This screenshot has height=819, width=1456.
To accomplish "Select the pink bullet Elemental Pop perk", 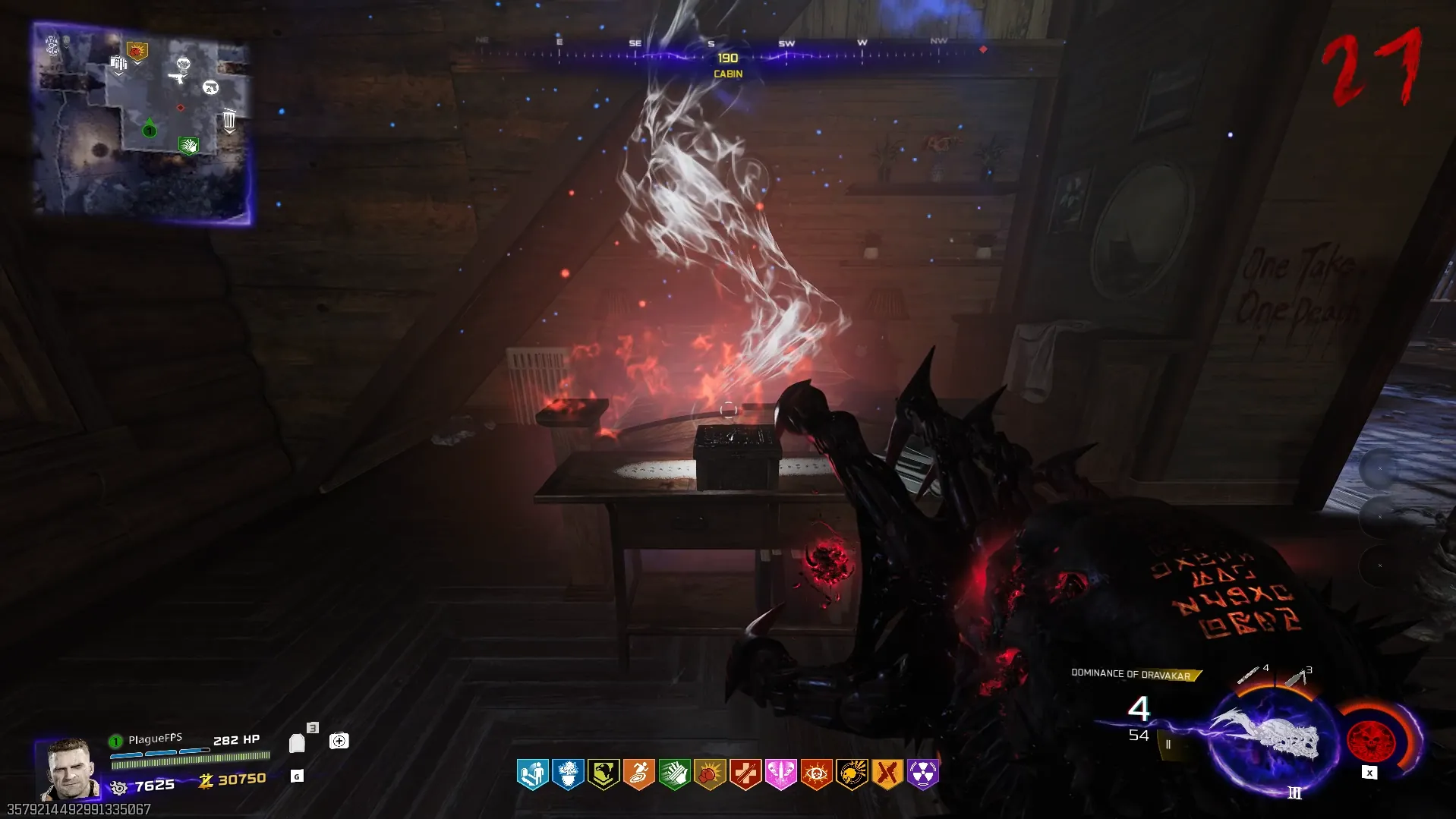I will point(780,774).
